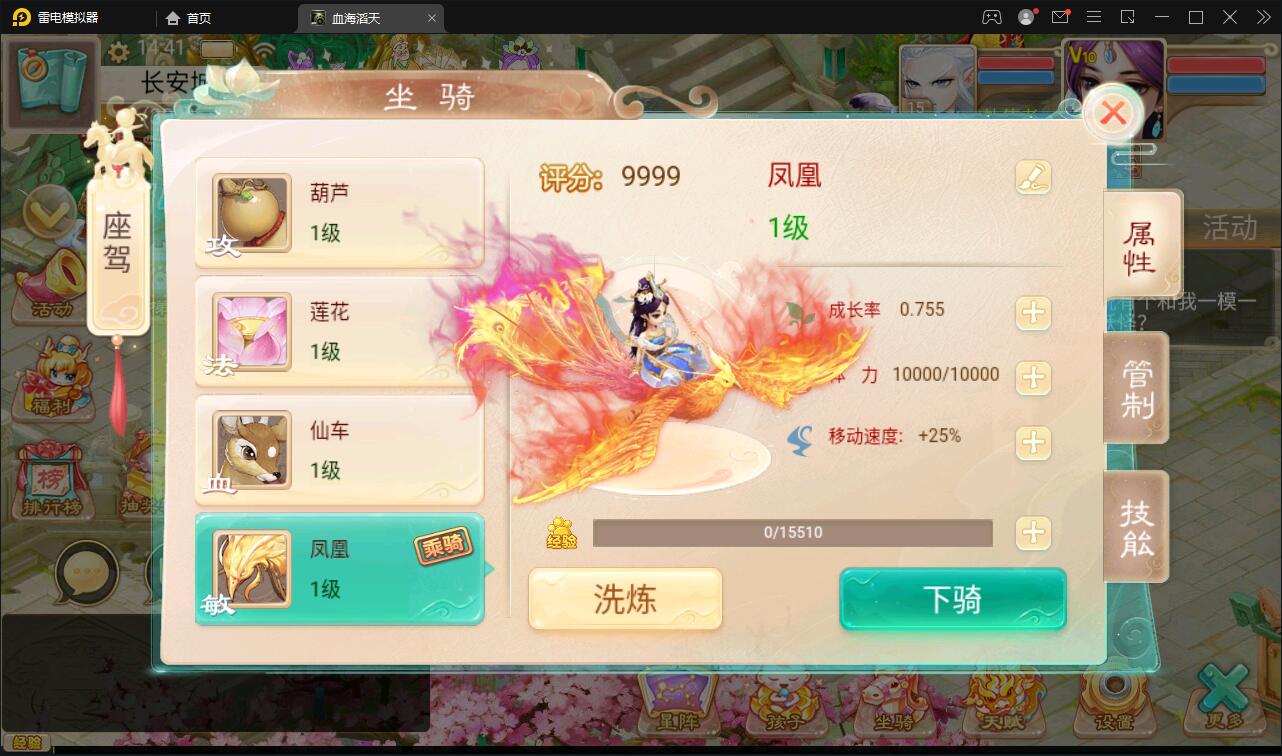1282x756 pixels.
Task: Click the 洗炼 button
Action: (624, 598)
